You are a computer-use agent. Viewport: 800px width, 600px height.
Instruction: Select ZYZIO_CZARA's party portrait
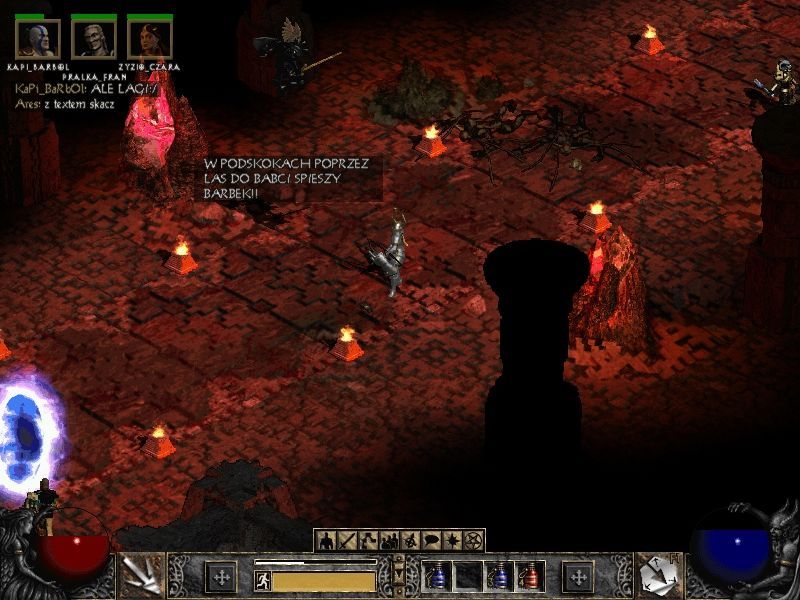[x=150, y=40]
